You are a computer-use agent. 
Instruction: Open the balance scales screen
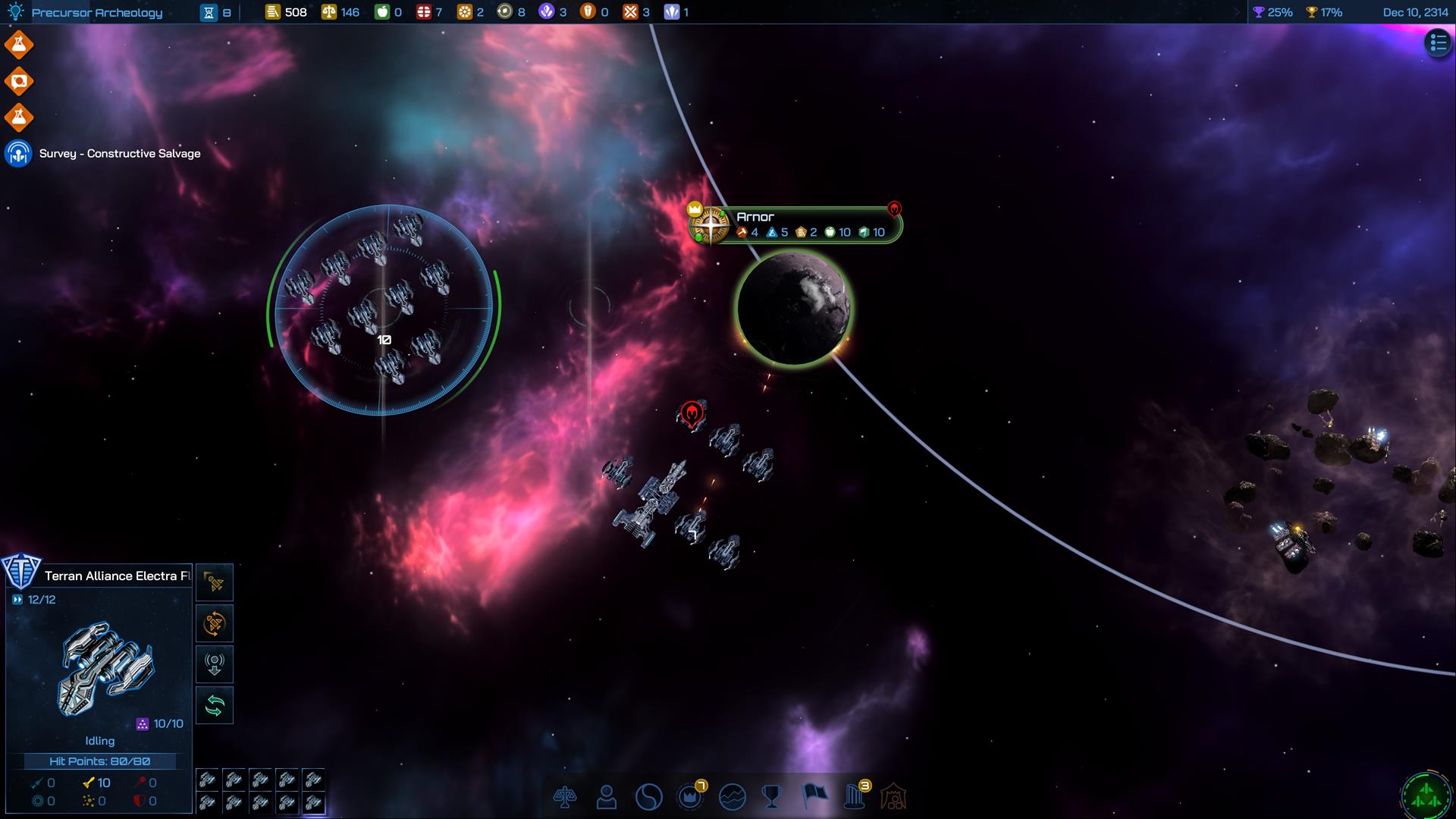pyautogui.click(x=565, y=796)
